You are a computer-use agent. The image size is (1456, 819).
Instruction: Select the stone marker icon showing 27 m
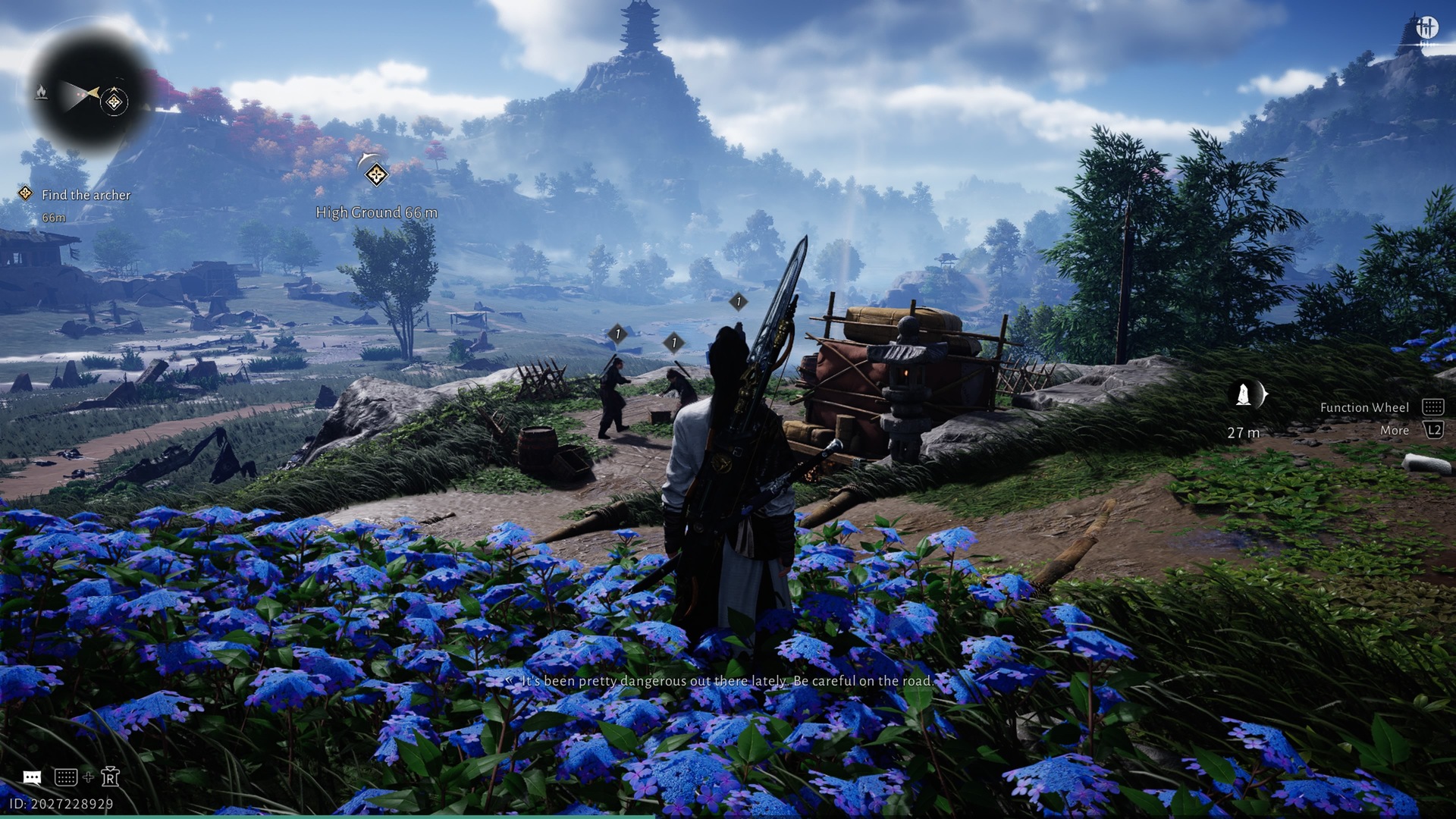[x=1244, y=395]
